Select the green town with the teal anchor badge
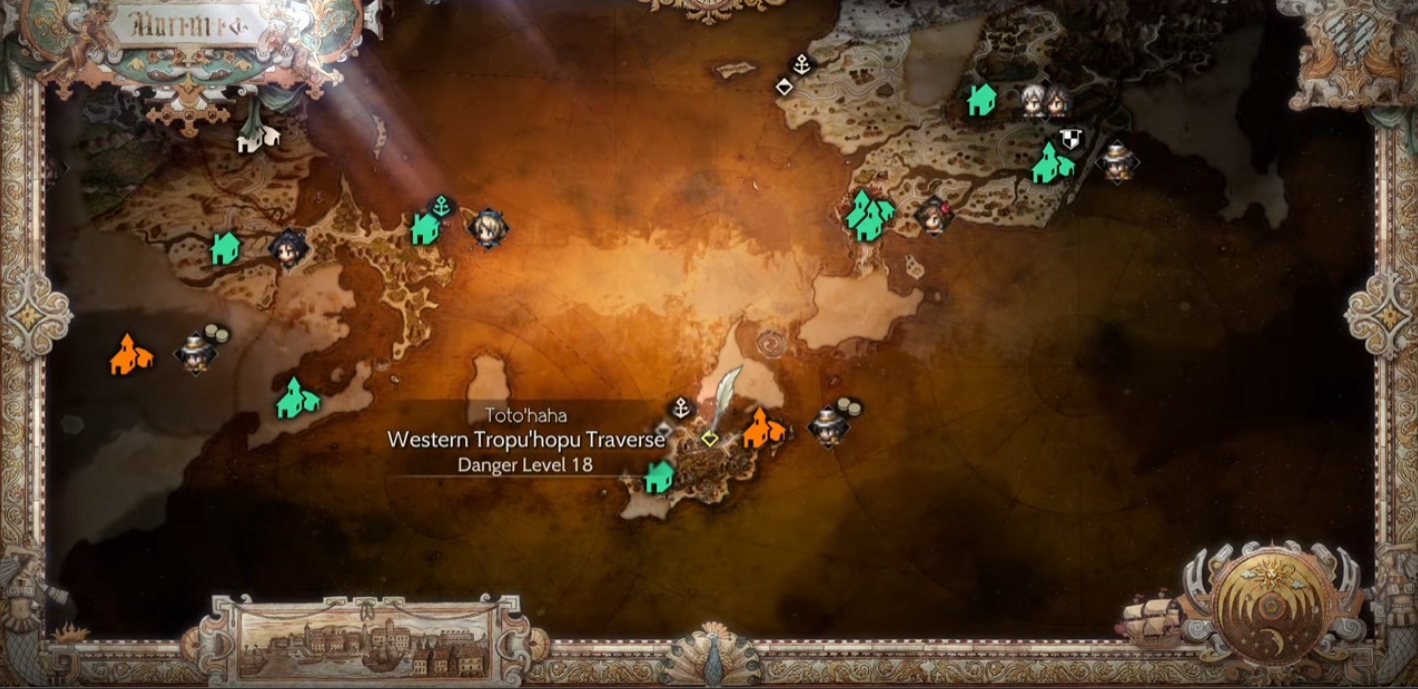This screenshot has width=1418, height=689. 425,229
